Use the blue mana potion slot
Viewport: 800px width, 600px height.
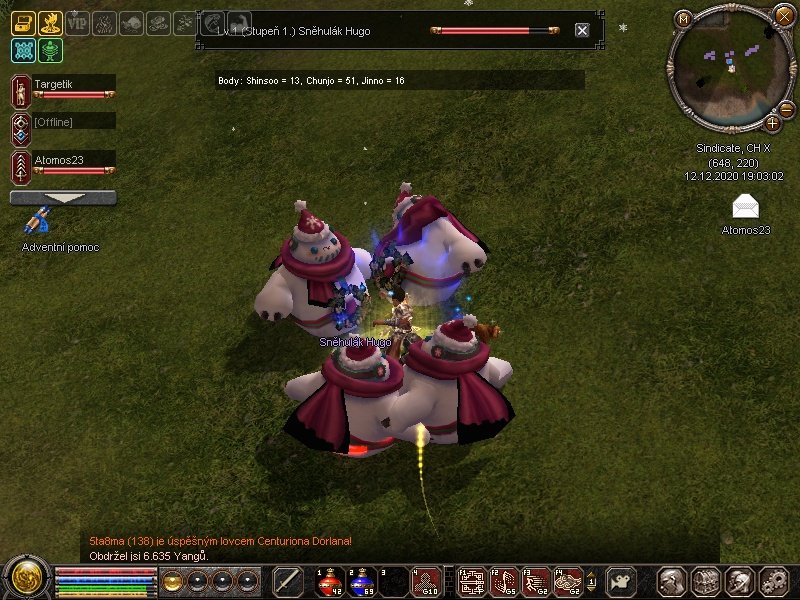click(x=362, y=581)
